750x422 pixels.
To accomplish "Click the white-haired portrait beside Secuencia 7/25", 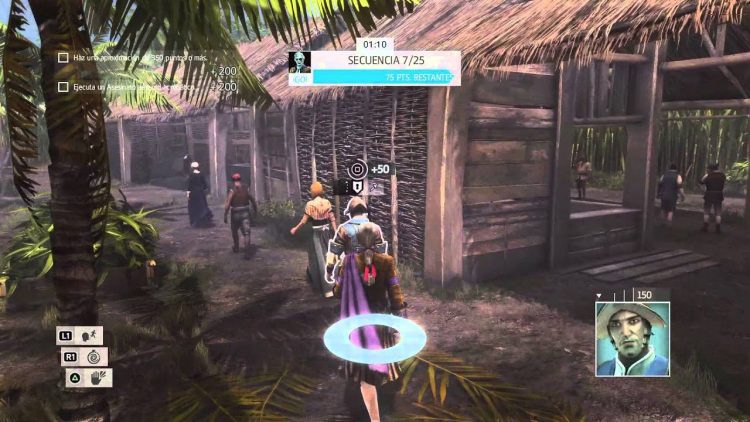I will click(300, 66).
